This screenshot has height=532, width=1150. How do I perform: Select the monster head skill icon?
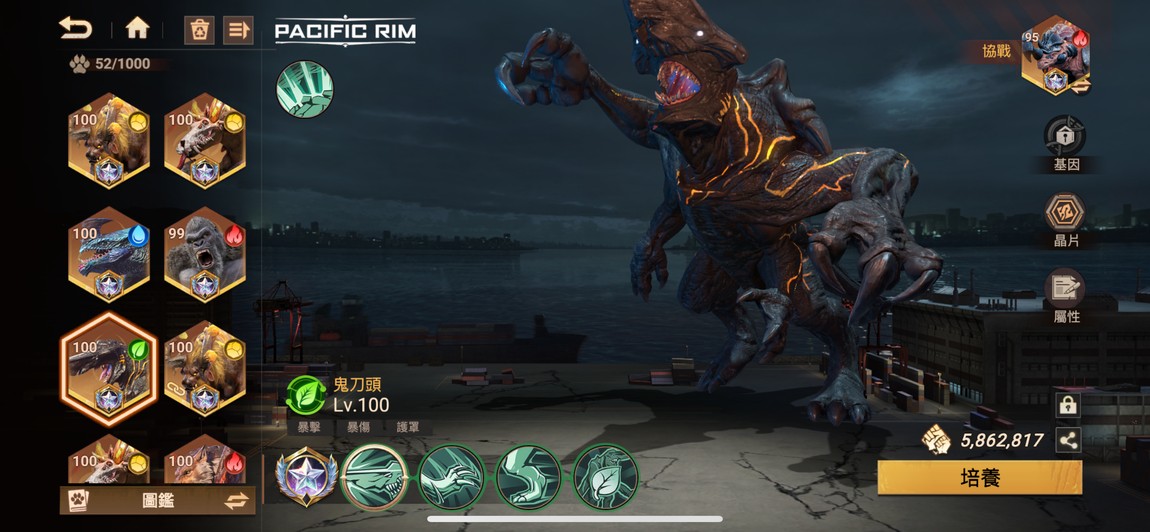point(375,477)
